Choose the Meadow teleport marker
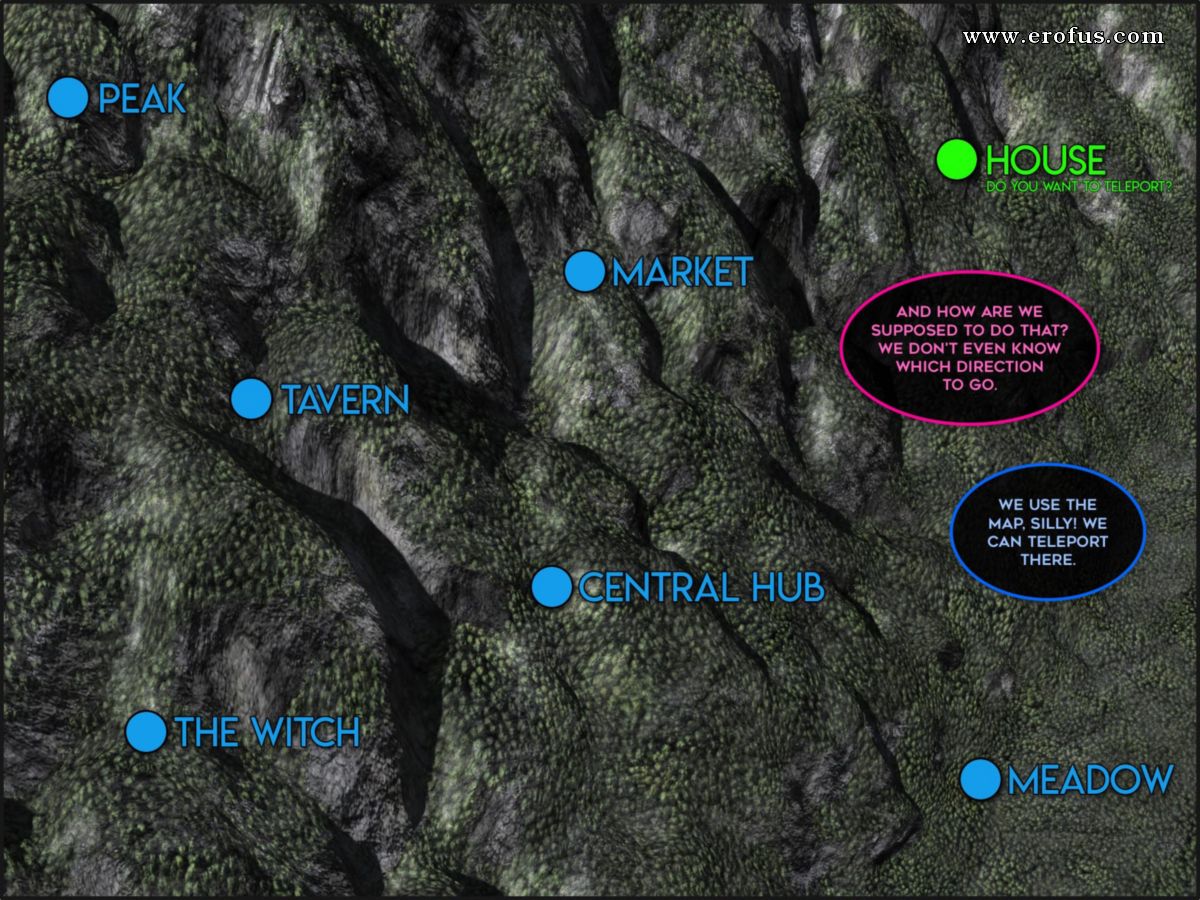 coord(980,779)
